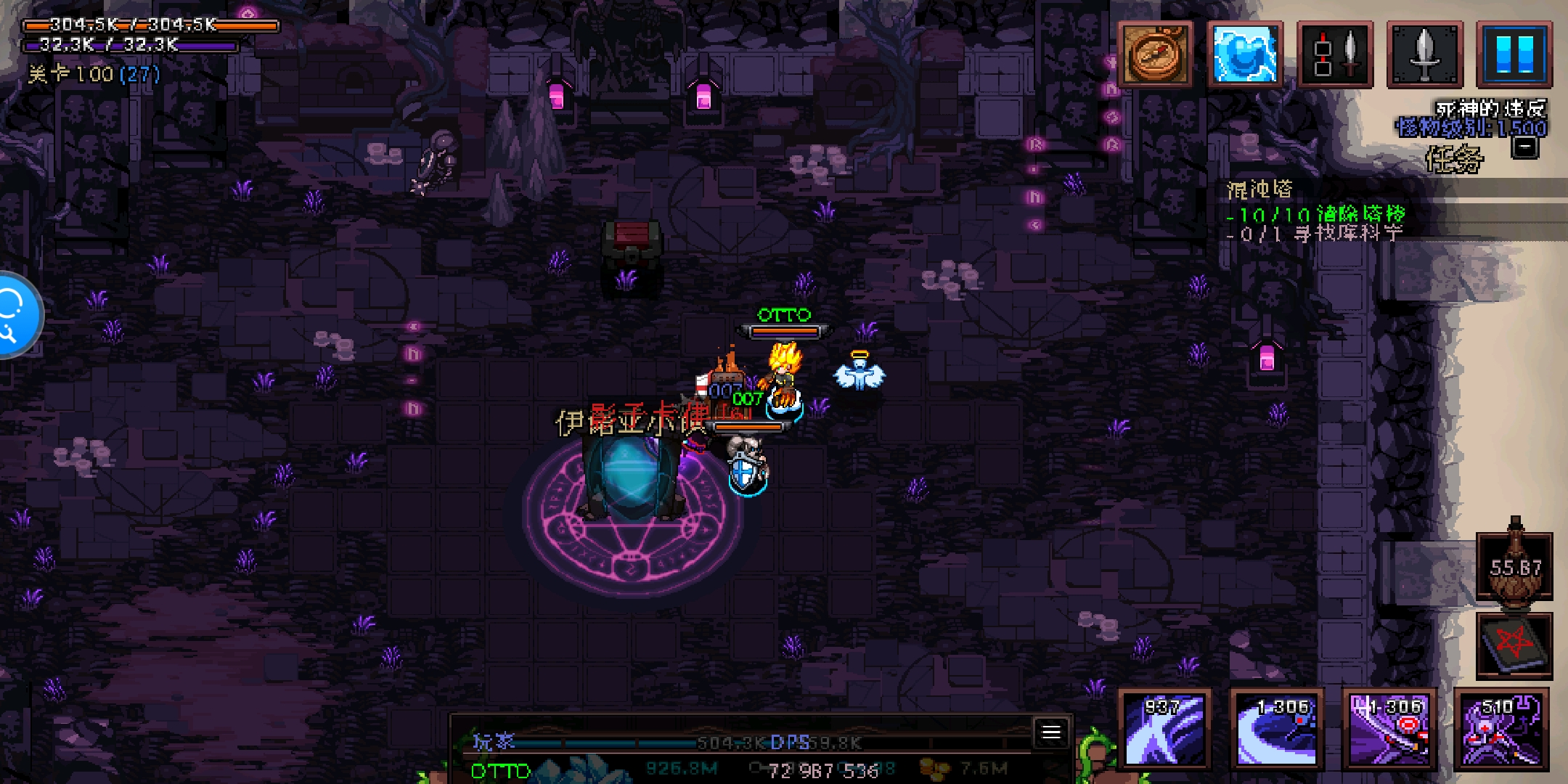1568x784 pixels.
Task: Trigger the purple sword strike with red target skill
Action: 1389,729
